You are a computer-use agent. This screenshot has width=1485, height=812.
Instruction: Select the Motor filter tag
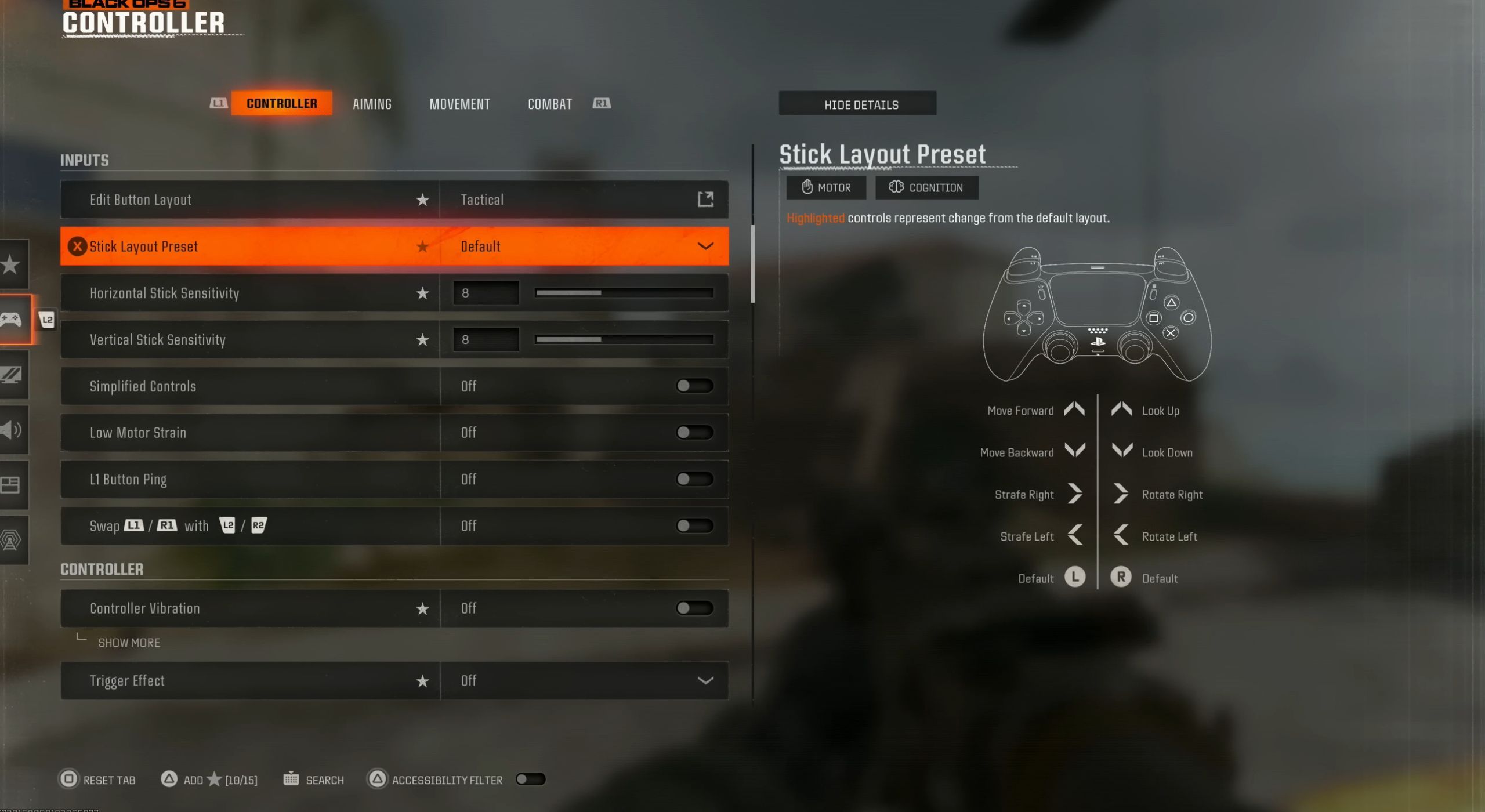coord(825,187)
